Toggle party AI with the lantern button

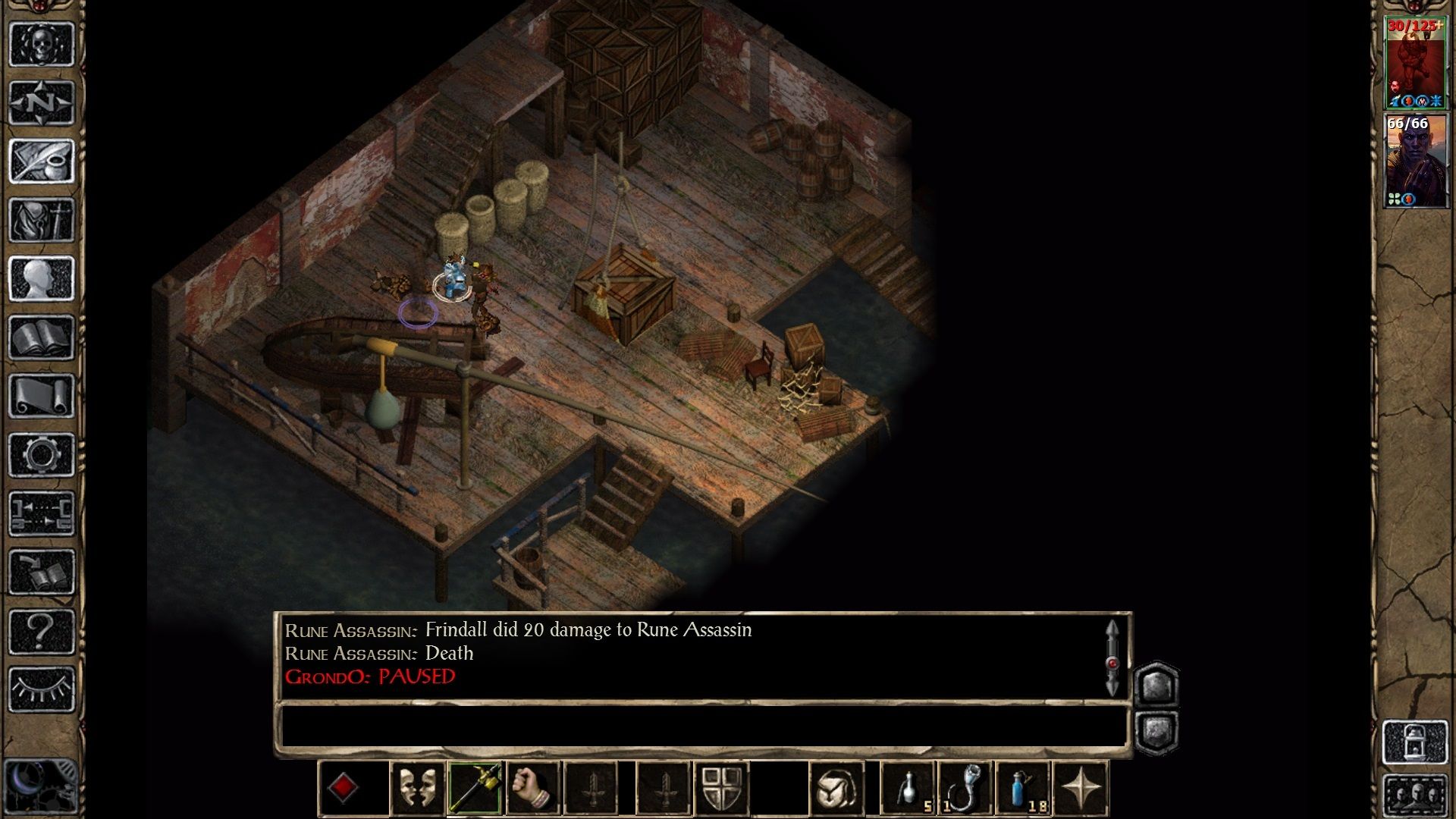click(x=1415, y=742)
